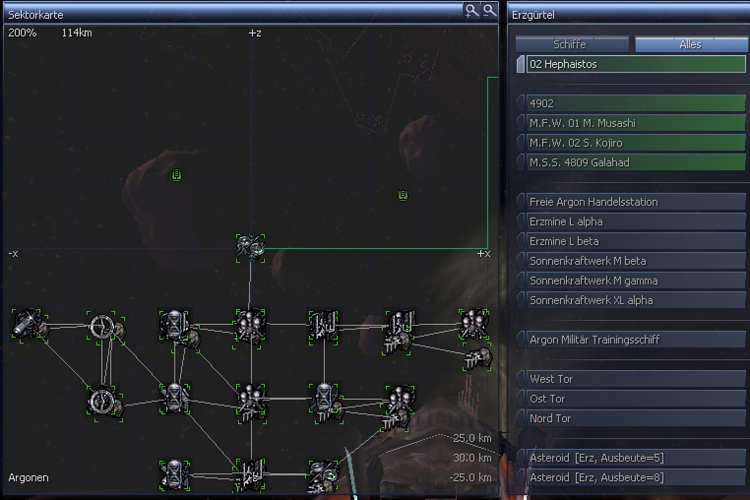The image size is (750, 500).
Task: Choose M.F.W. 02 S. Kojiro from the list
Action: click(635, 142)
